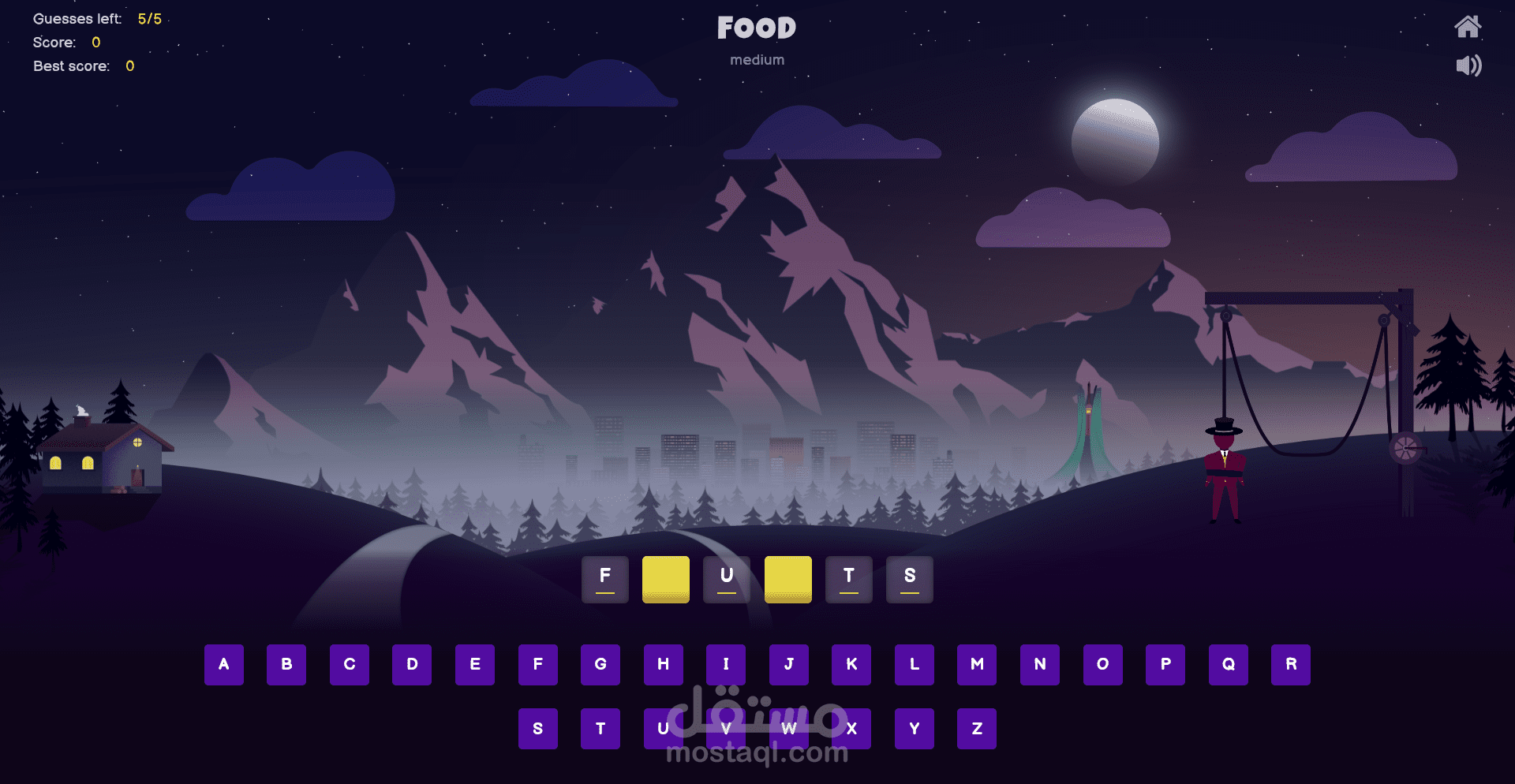Choose the letter Z key
This screenshot has width=1515, height=784.
tap(977, 729)
